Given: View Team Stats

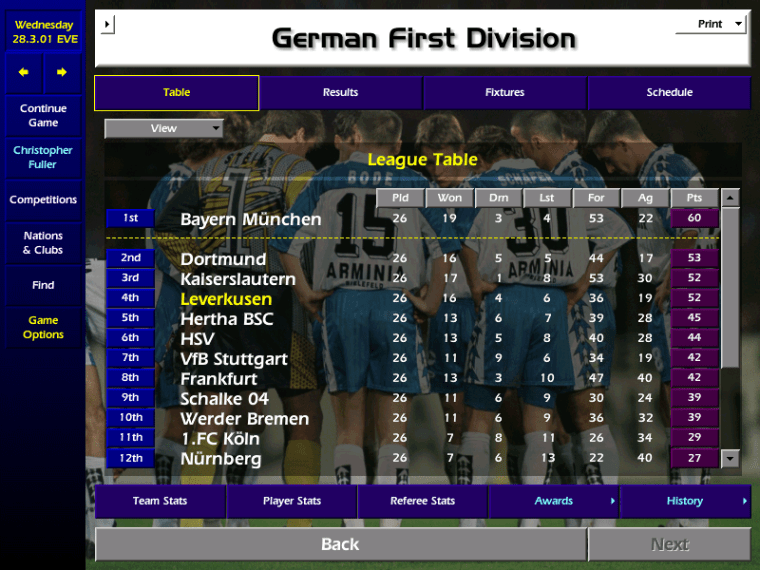Looking at the screenshot, I should (x=160, y=501).
